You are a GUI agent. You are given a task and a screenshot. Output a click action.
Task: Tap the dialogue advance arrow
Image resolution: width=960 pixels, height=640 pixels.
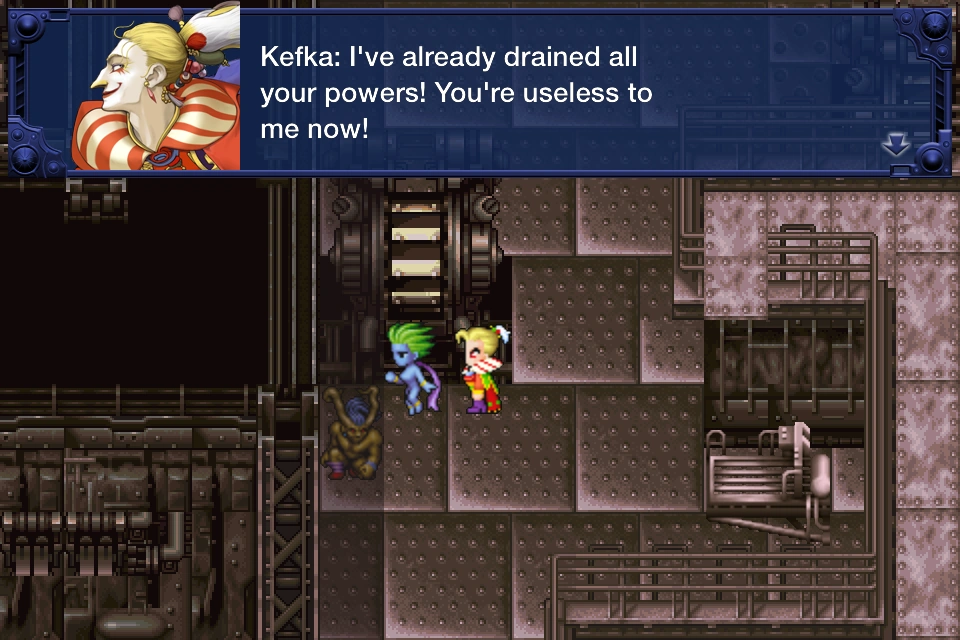coord(895,146)
